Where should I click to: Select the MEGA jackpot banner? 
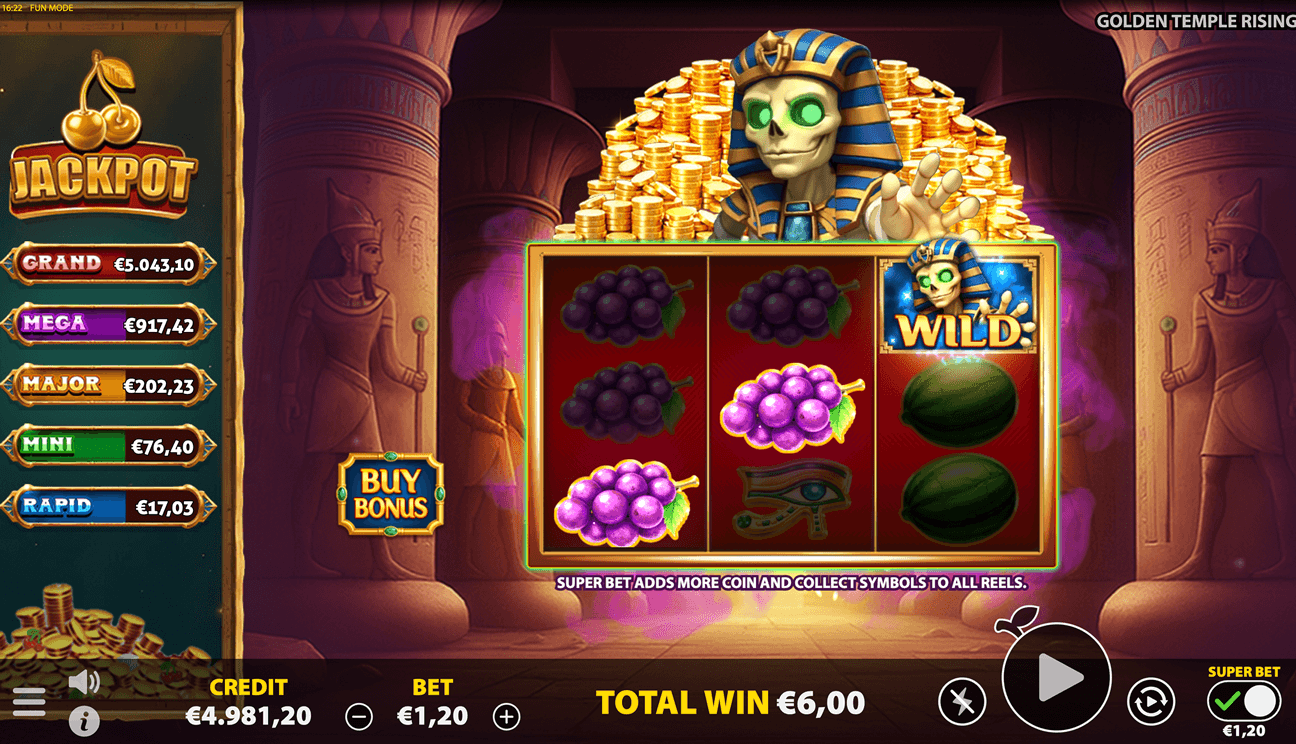point(110,324)
